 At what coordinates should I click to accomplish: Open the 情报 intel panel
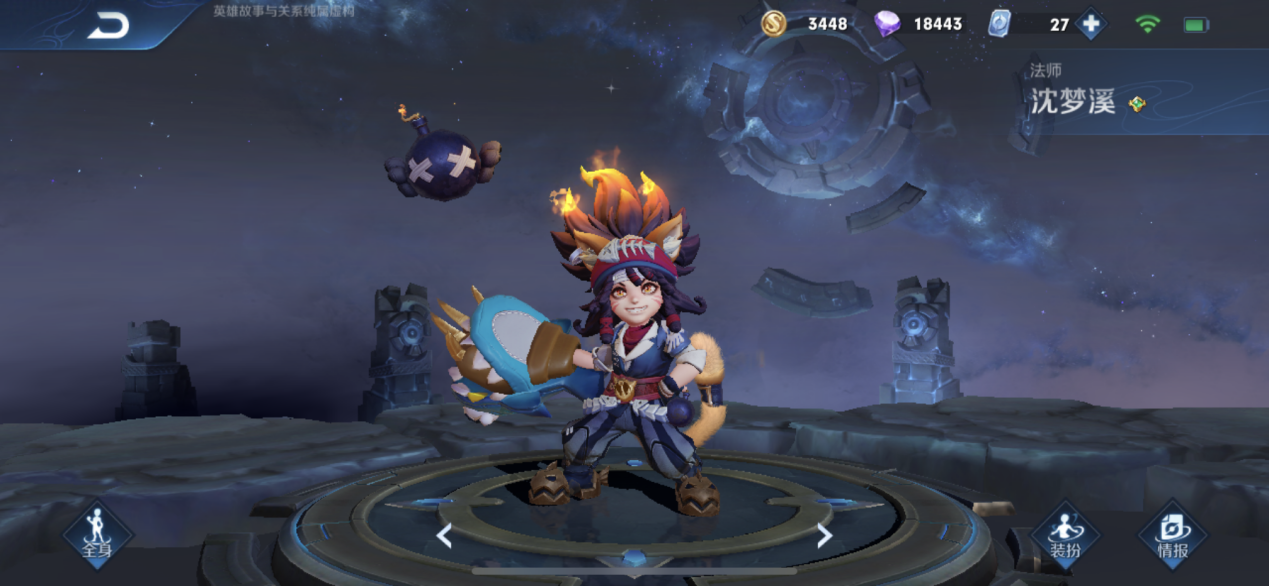coord(1172,534)
